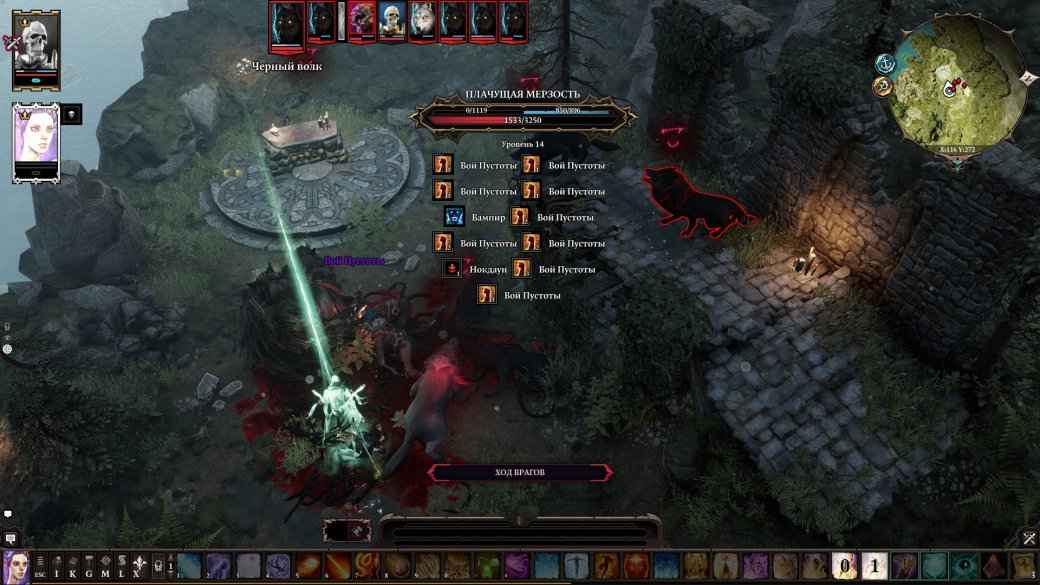Open the skills panel marked K
Image resolution: width=1040 pixels, height=585 pixels.
(x=73, y=567)
